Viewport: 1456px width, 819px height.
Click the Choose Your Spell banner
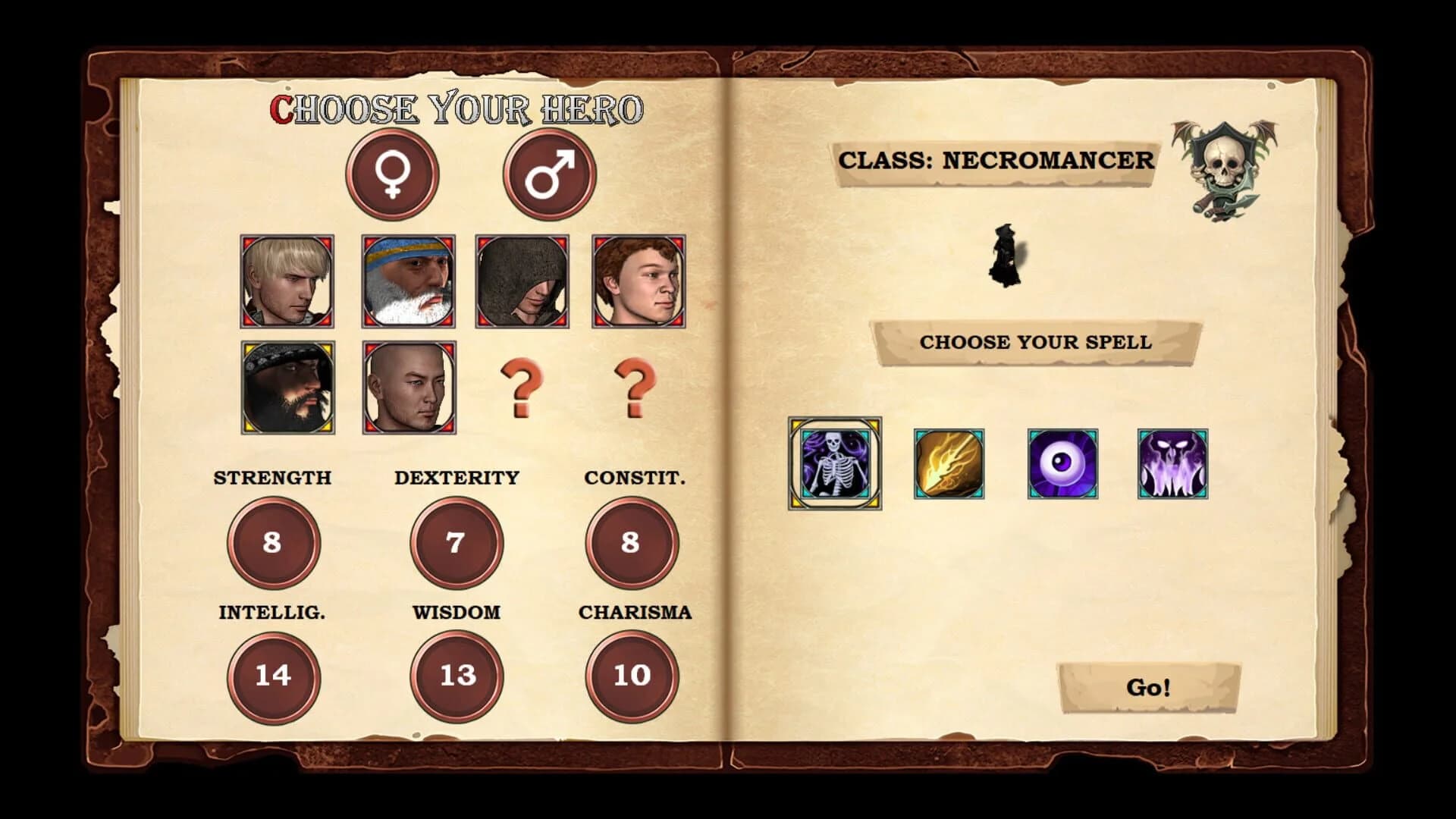tap(1037, 342)
